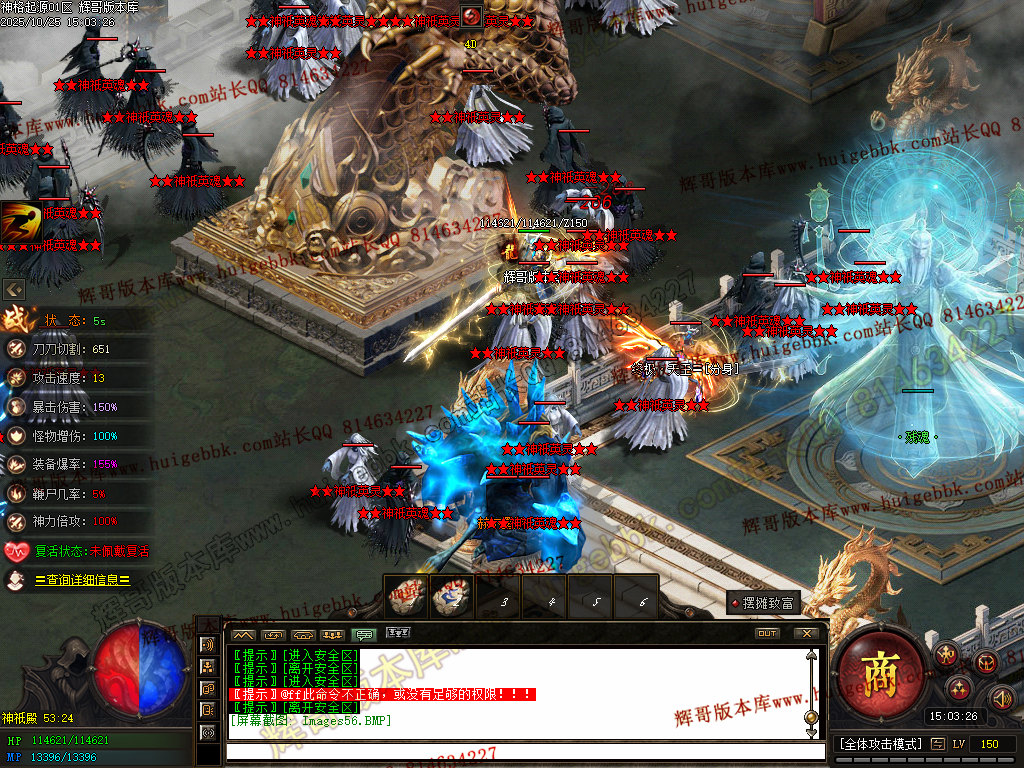Open the round icon with crossed-out circle
Viewport: 1024px width, 768px height.
[986, 661]
